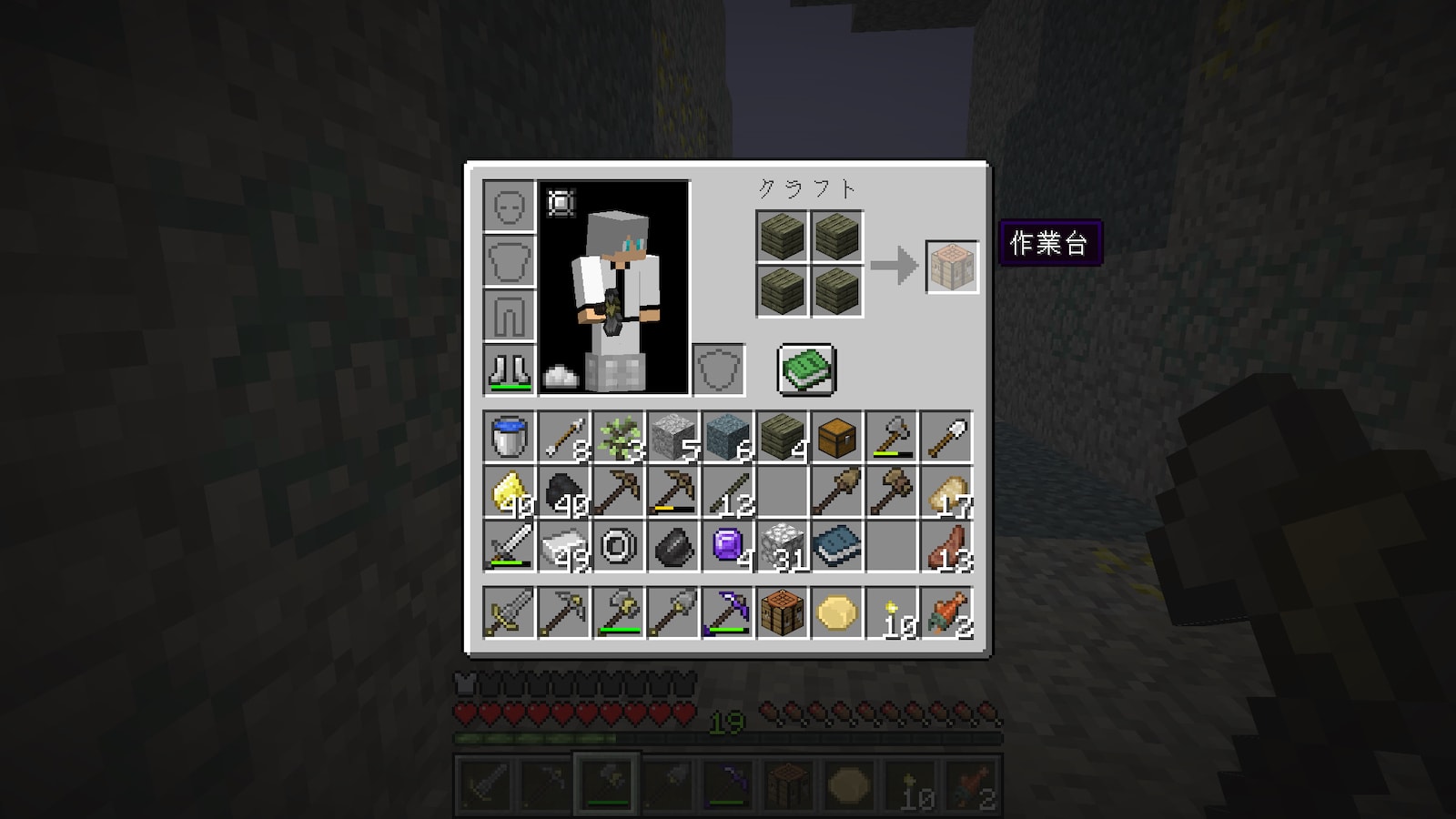
Task: Select the water bucket slot
Action: (x=510, y=438)
